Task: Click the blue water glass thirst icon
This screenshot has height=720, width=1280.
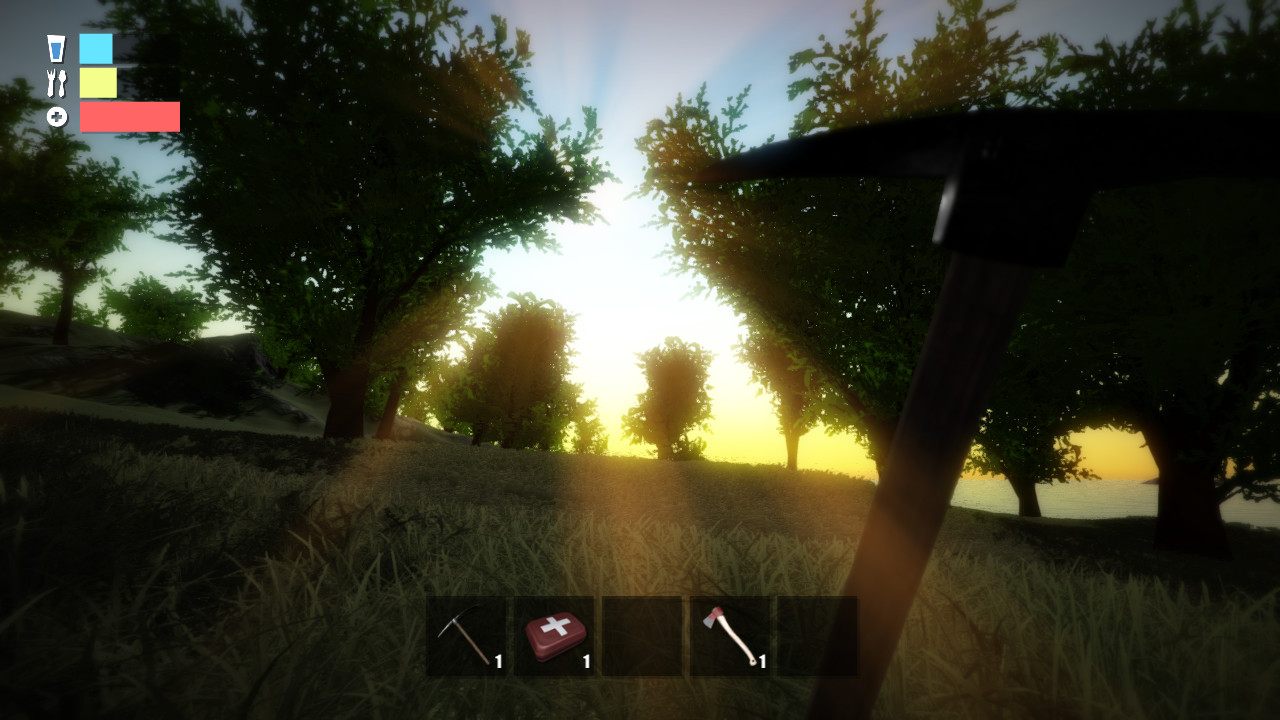Action: [56, 48]
